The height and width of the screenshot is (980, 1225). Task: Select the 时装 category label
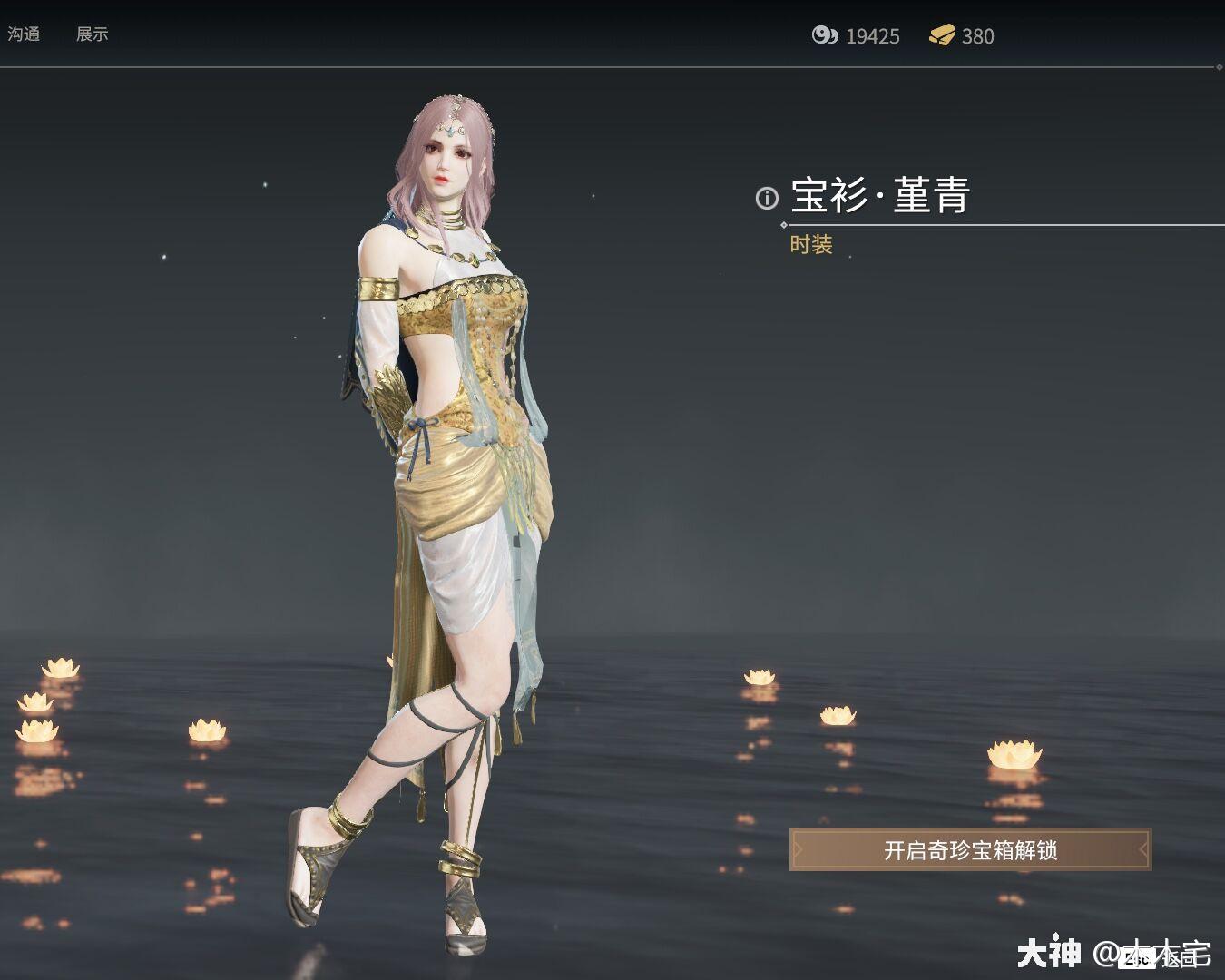point(814,245)
